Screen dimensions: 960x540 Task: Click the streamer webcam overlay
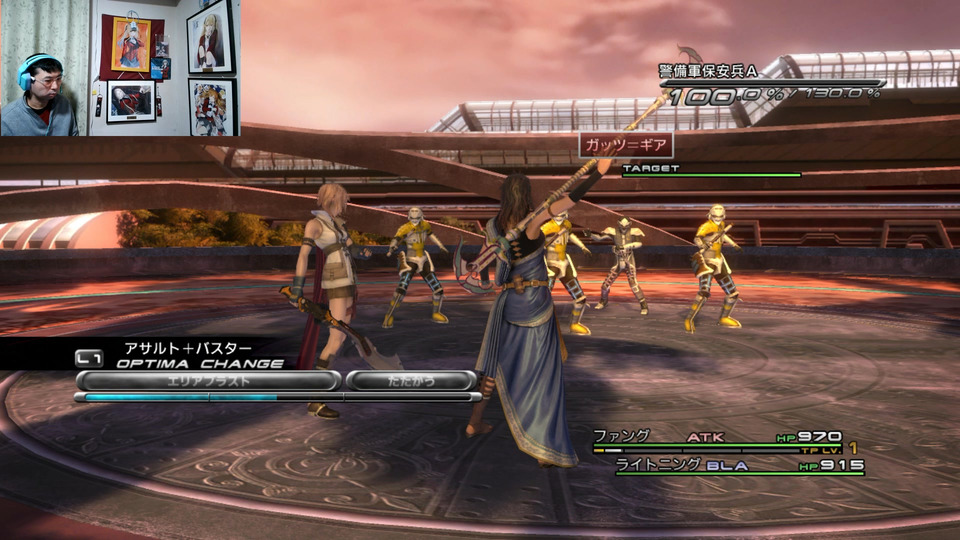click(119, 68)
